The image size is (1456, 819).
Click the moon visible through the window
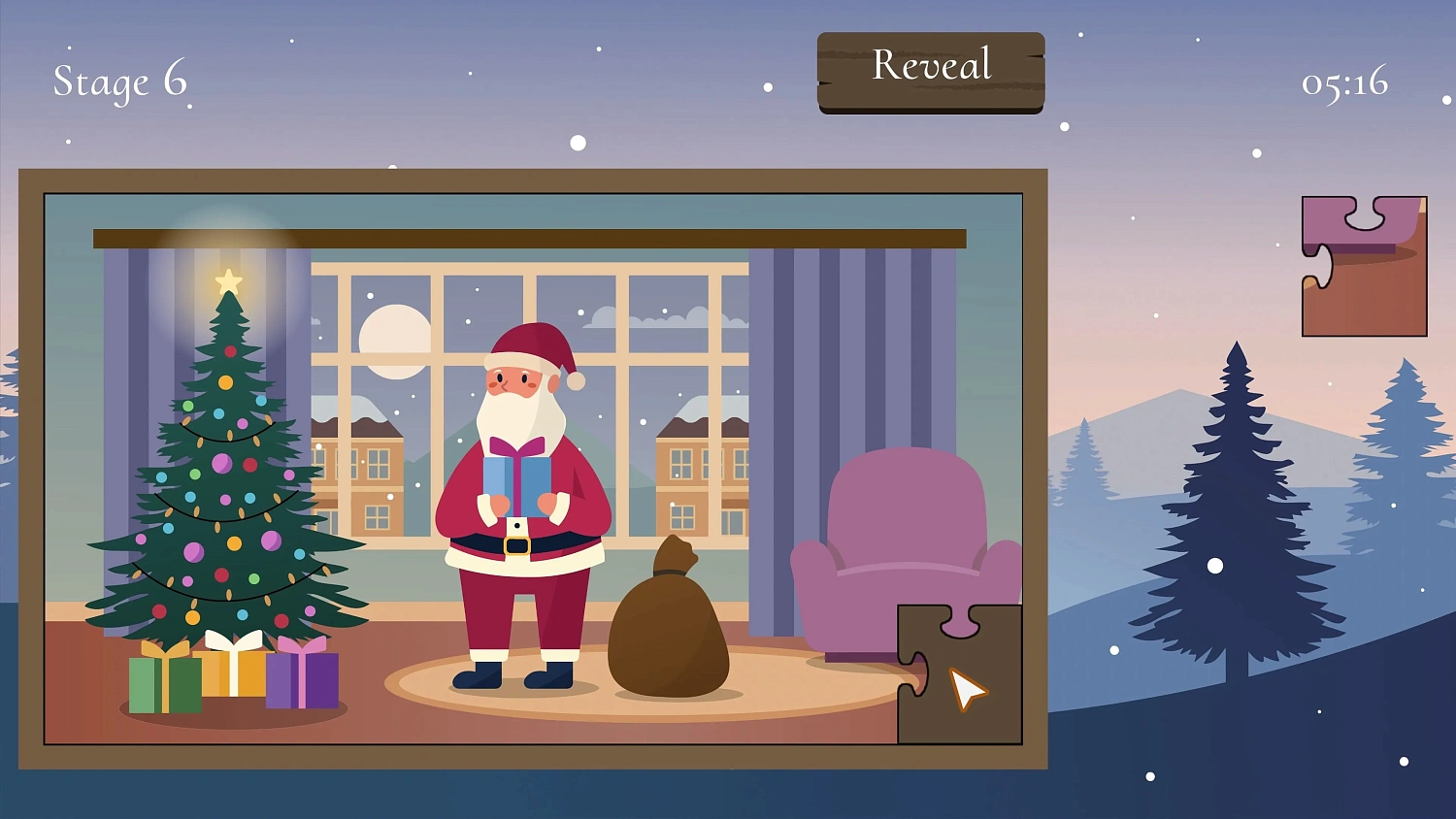pos(393,340)
